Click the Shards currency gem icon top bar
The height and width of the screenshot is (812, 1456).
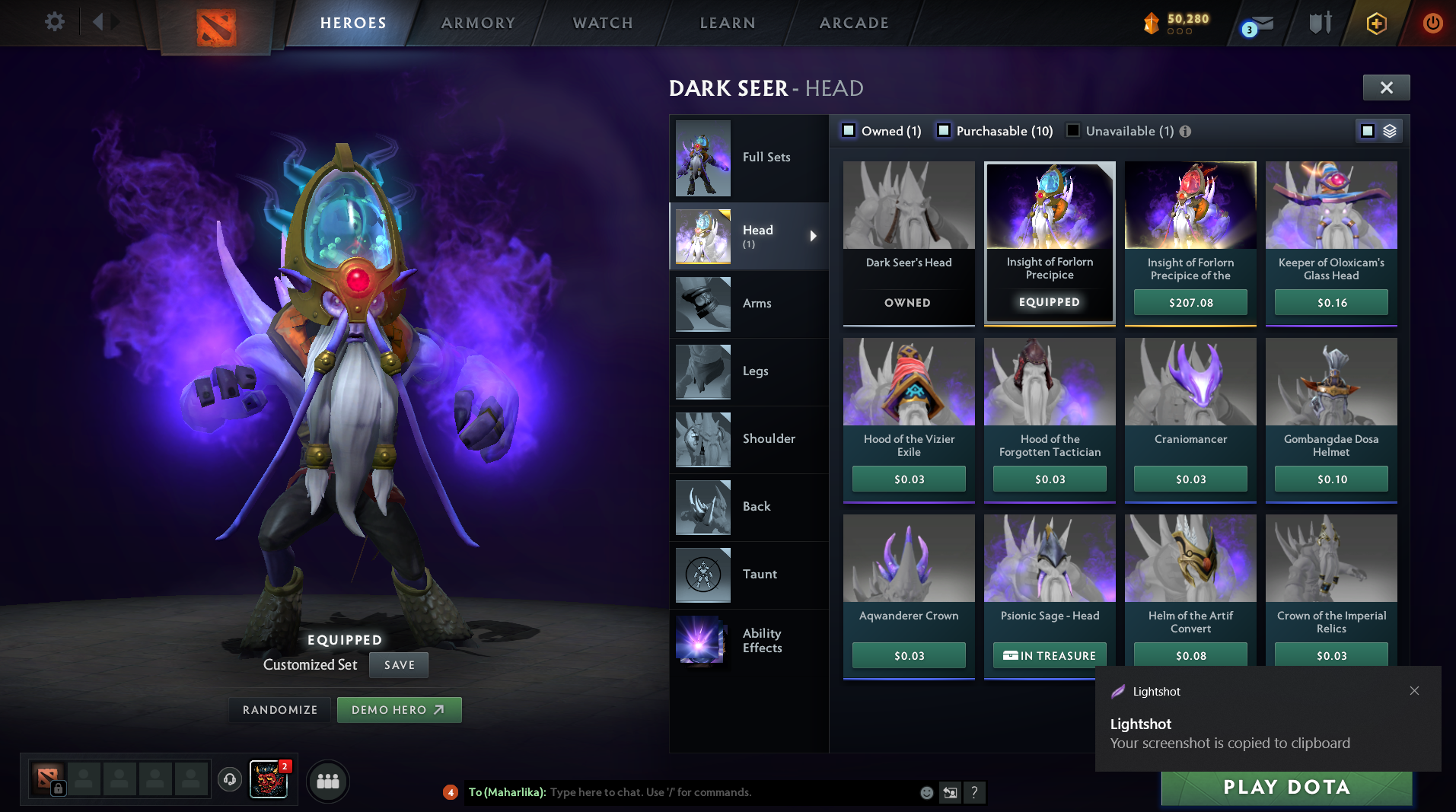[1150, 23]
